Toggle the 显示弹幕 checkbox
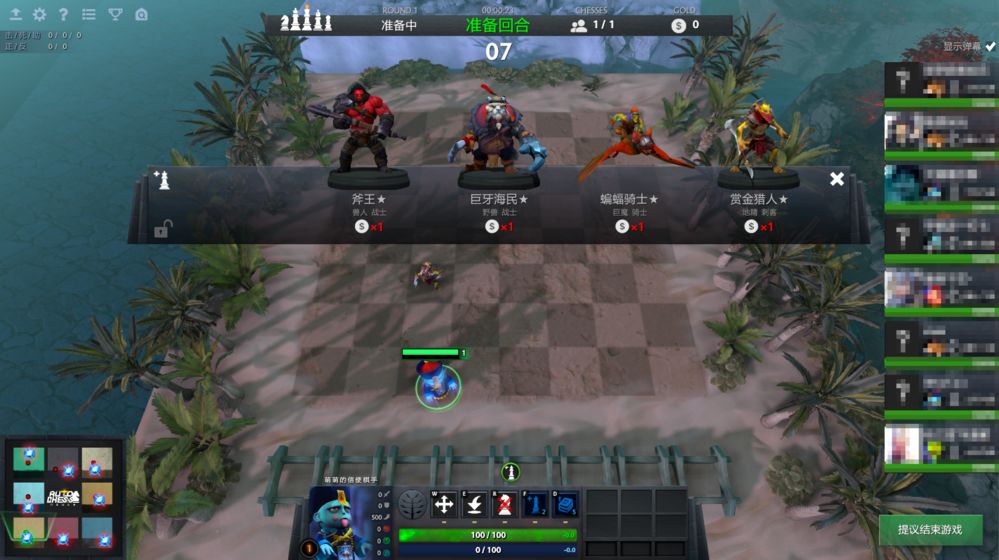 [990, 46]
